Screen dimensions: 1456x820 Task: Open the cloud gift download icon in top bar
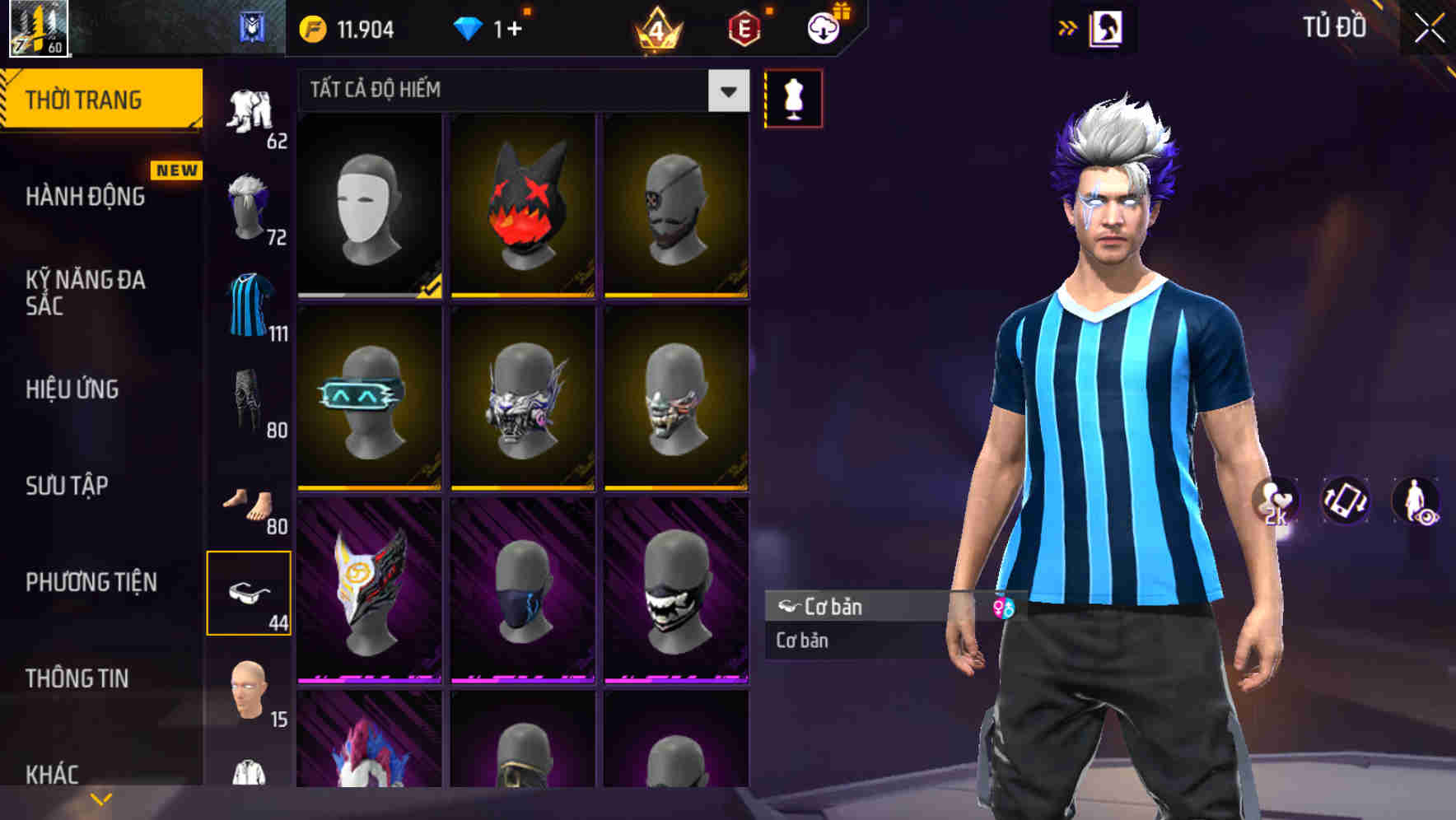[x=822, y=26]
